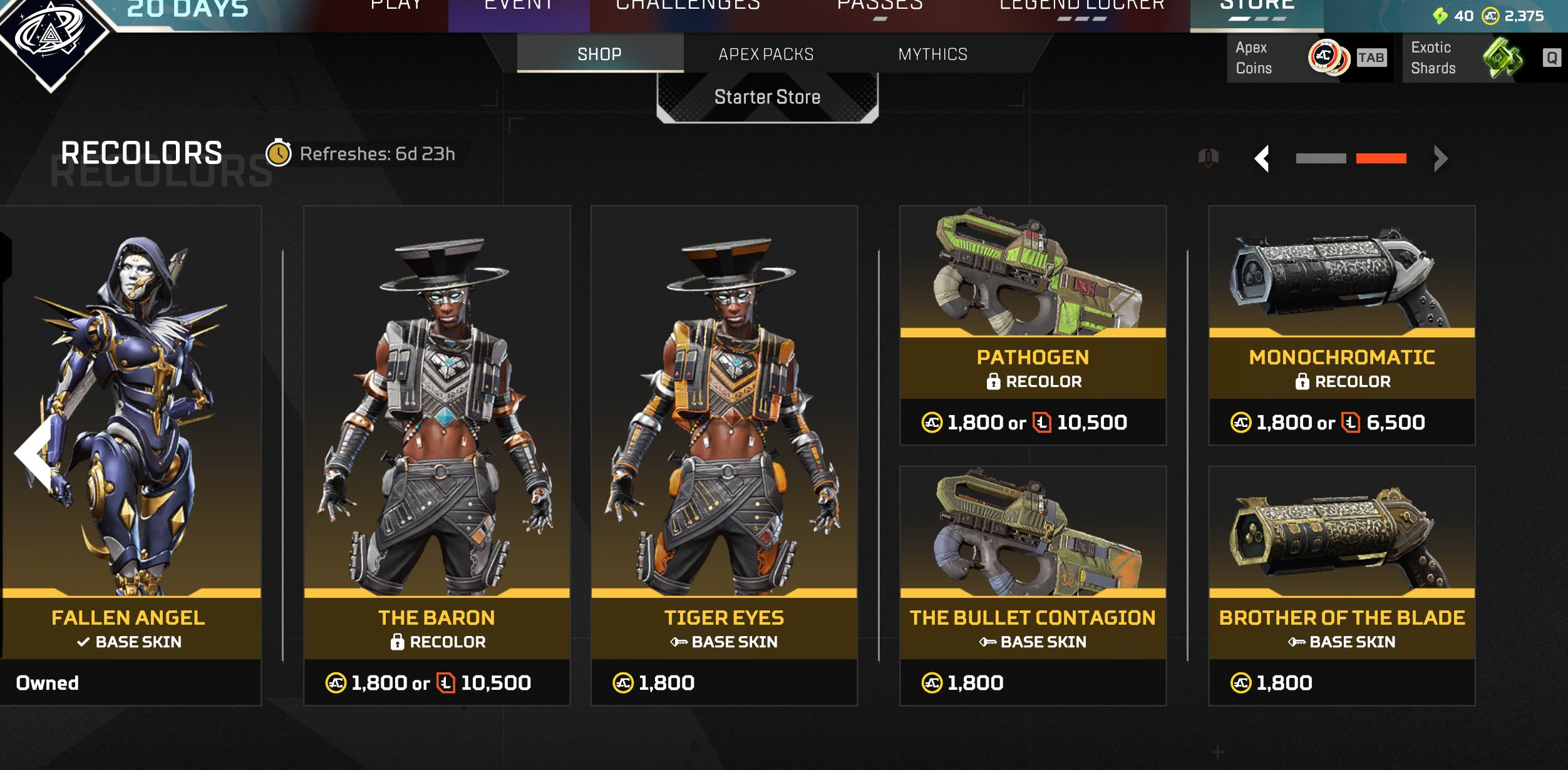Open the Exotic Shards panel
Image resolution: width=1568 pixels, height=770 pixels.
click(1484, 58)
